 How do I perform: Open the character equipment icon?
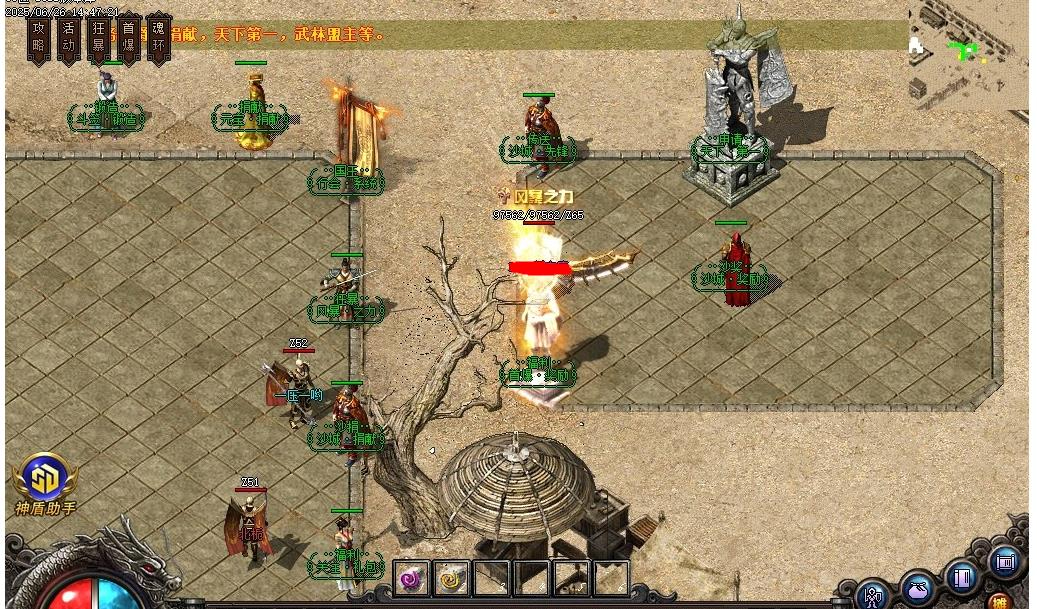(x=874, y=595)
